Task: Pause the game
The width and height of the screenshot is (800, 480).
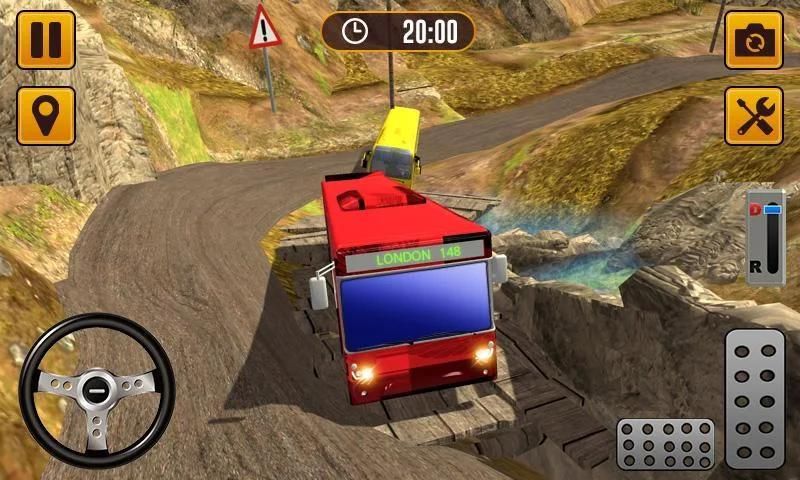Action: click(46, 40)
